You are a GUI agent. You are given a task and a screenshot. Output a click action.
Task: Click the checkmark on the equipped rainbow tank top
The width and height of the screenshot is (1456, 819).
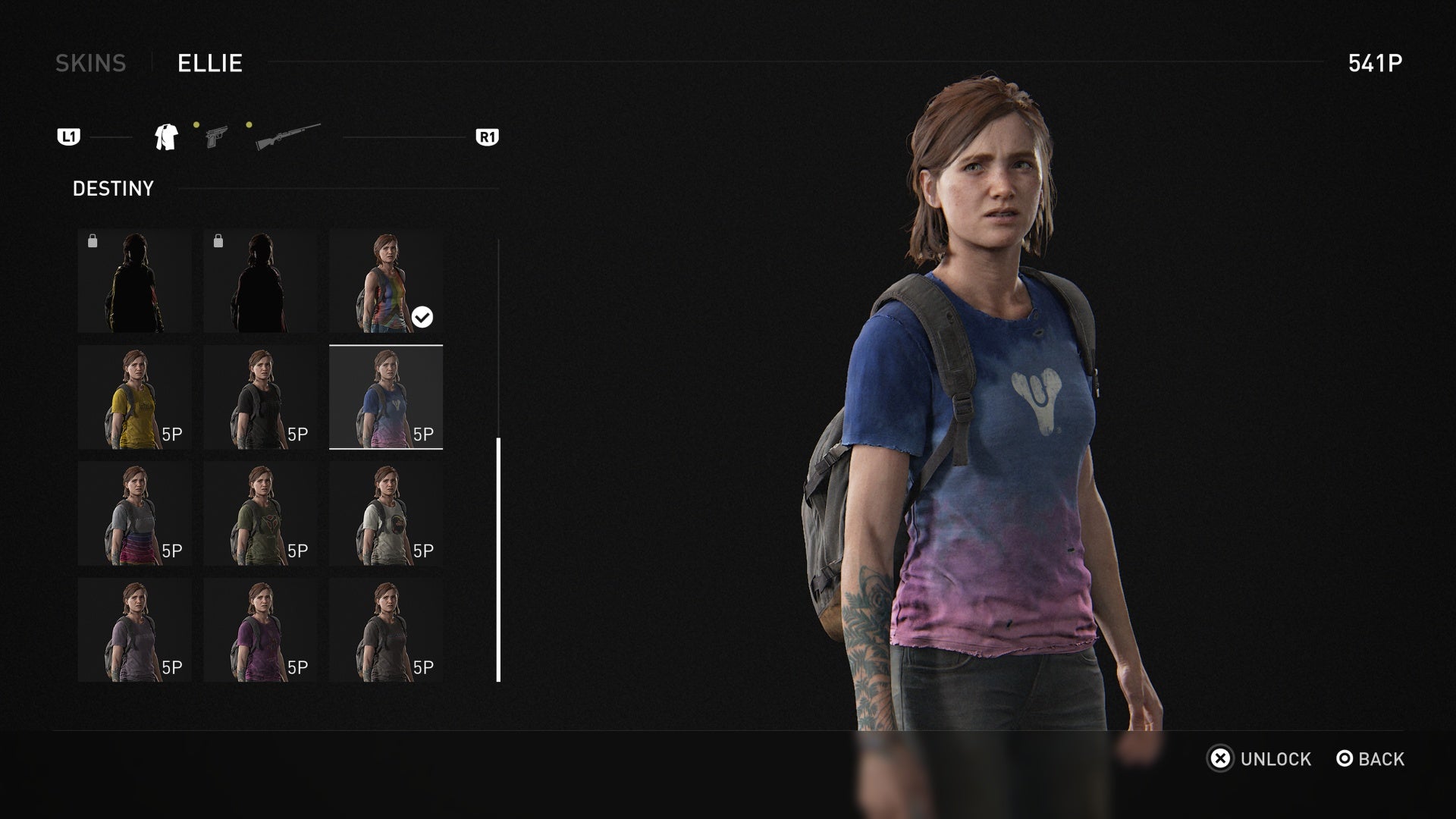[422, 318]
